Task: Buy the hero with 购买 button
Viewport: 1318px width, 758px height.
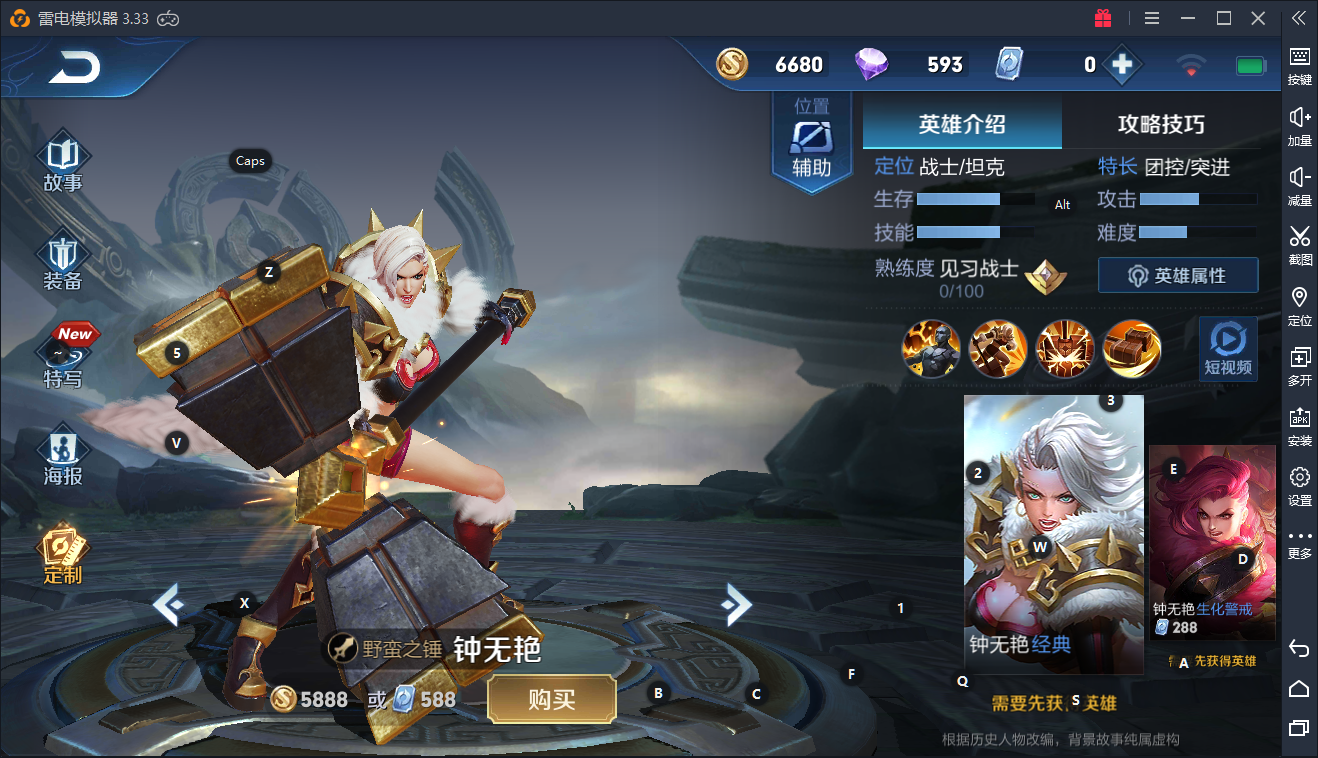Action: coord(551,699)
